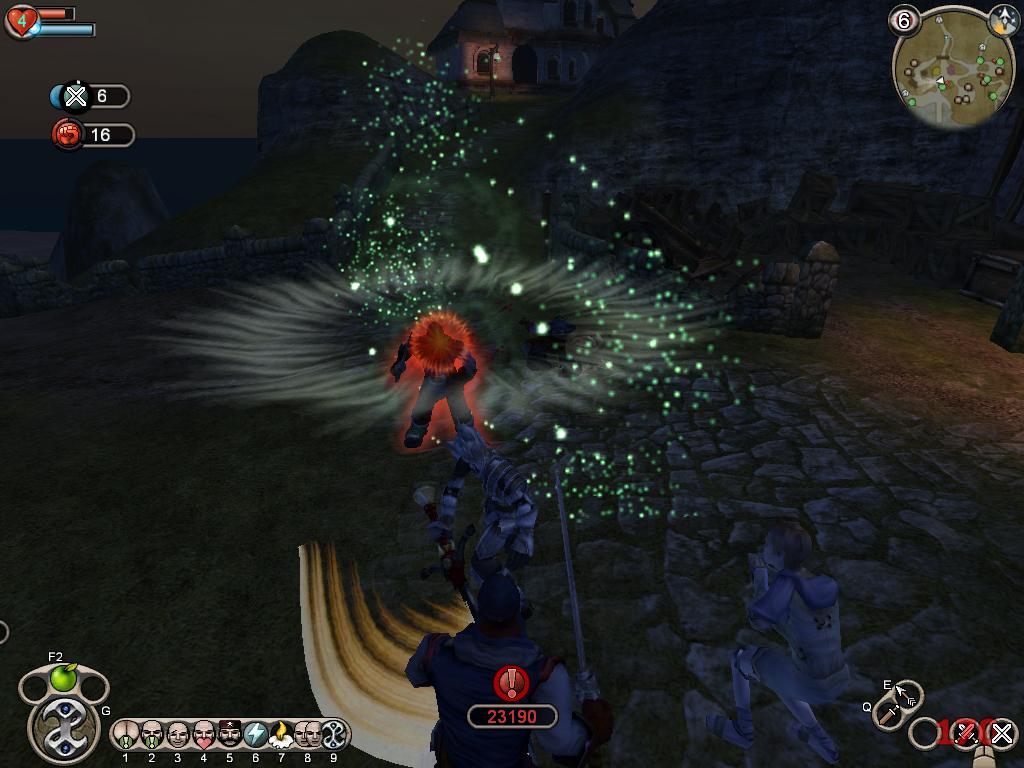Pick the two-faces expression in slot 8
The image size is (1024, 768).
(308, 735)
